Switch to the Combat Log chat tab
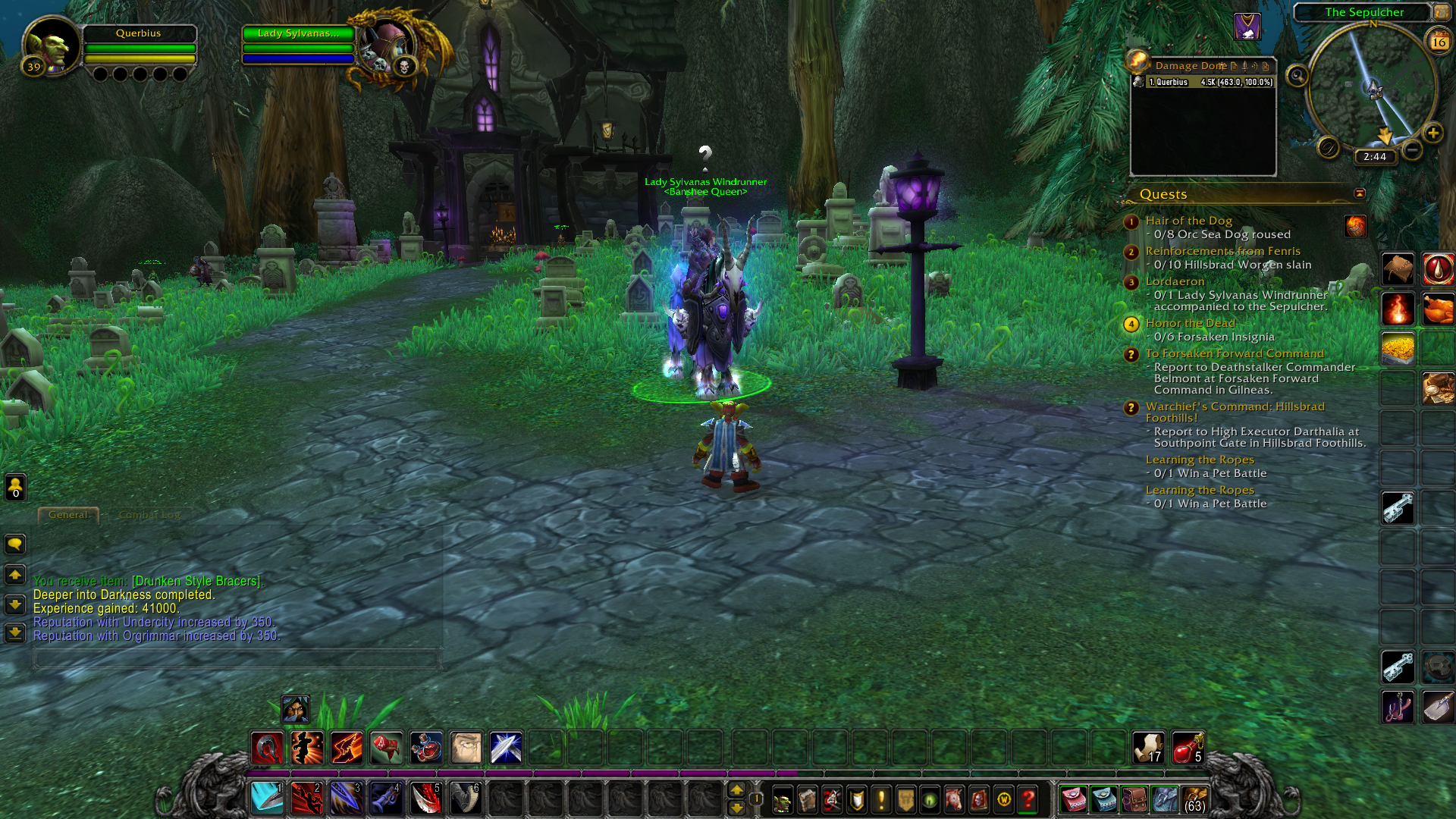This screenshot has height=819, width=1456. 149,515
